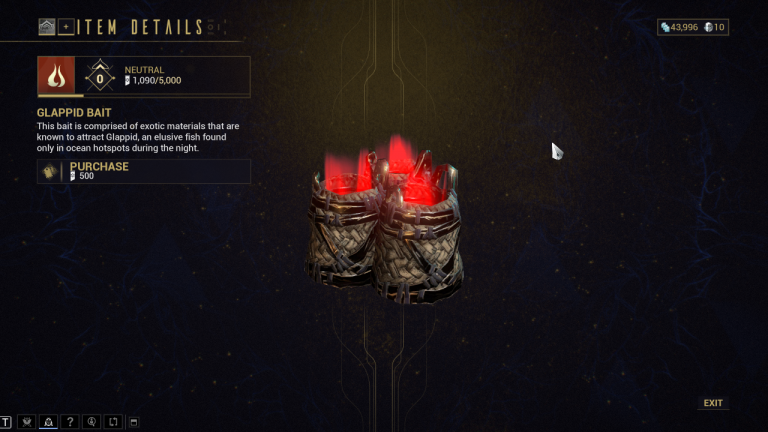
Task: Select the Ostron syndicate flame emblem
Action: [x=56, y=75]
